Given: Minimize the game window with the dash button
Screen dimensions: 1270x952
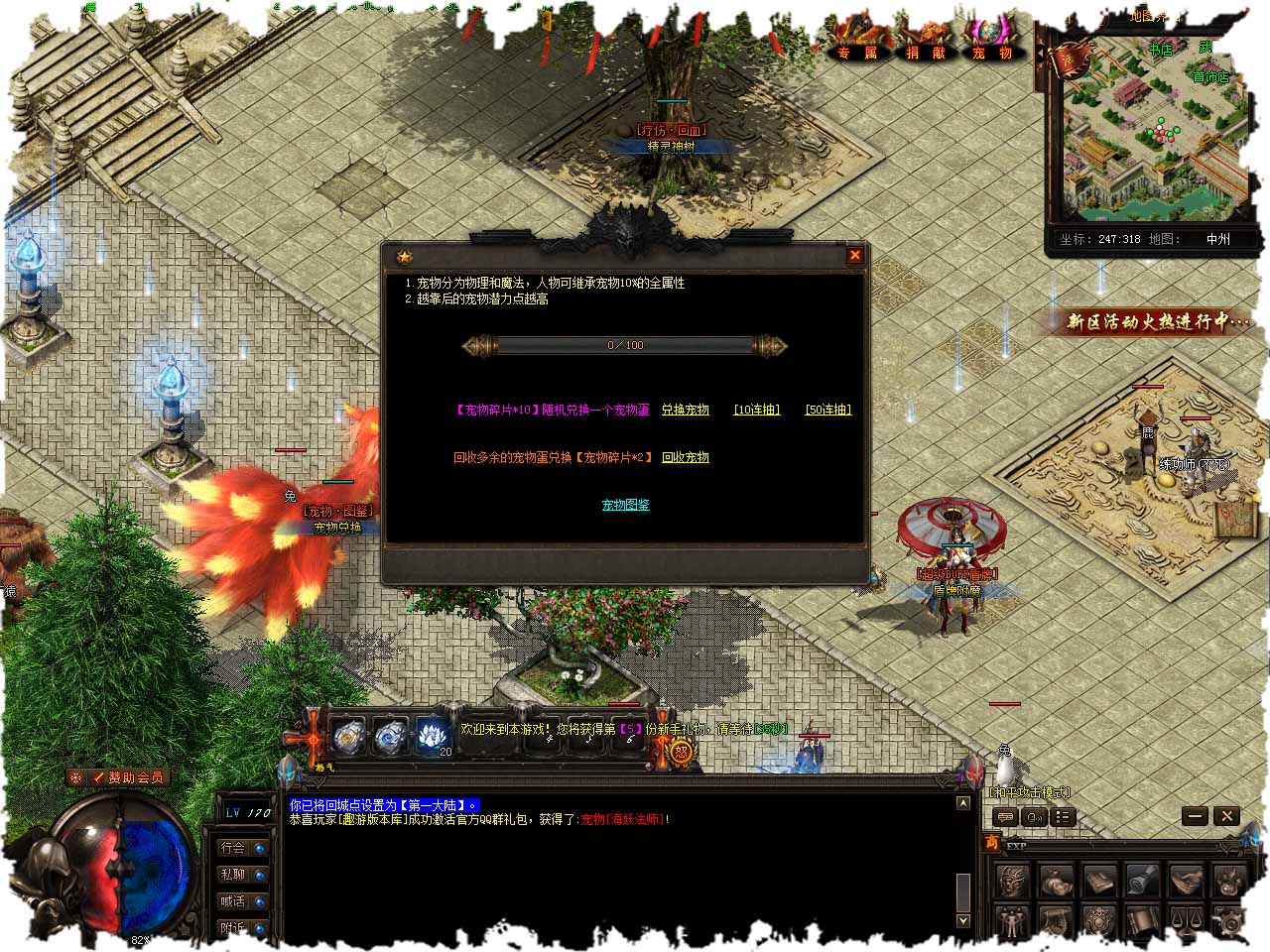Looking at the screenshot, I should (1196, 816).
